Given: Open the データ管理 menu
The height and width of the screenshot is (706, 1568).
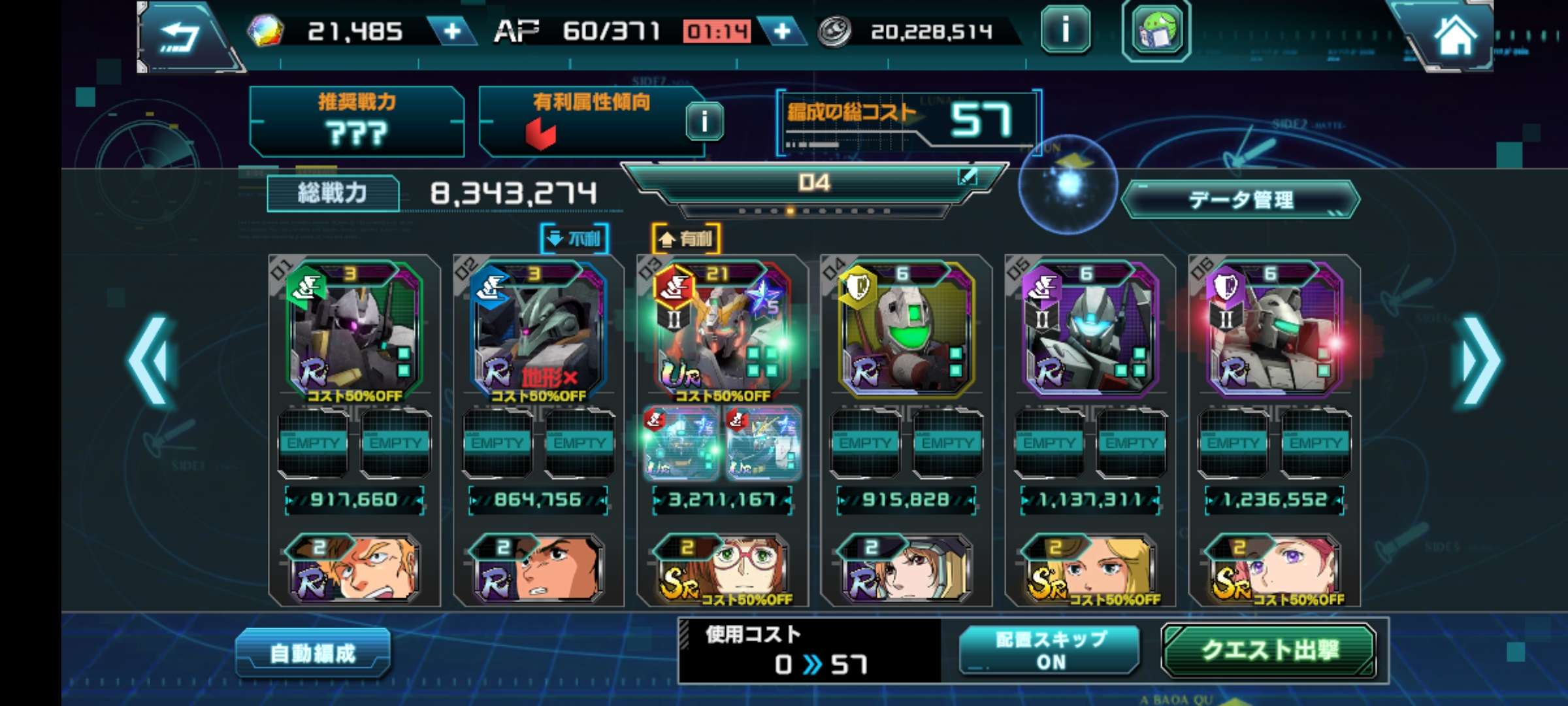Looking at the screenshot, I should [1240, 199].
